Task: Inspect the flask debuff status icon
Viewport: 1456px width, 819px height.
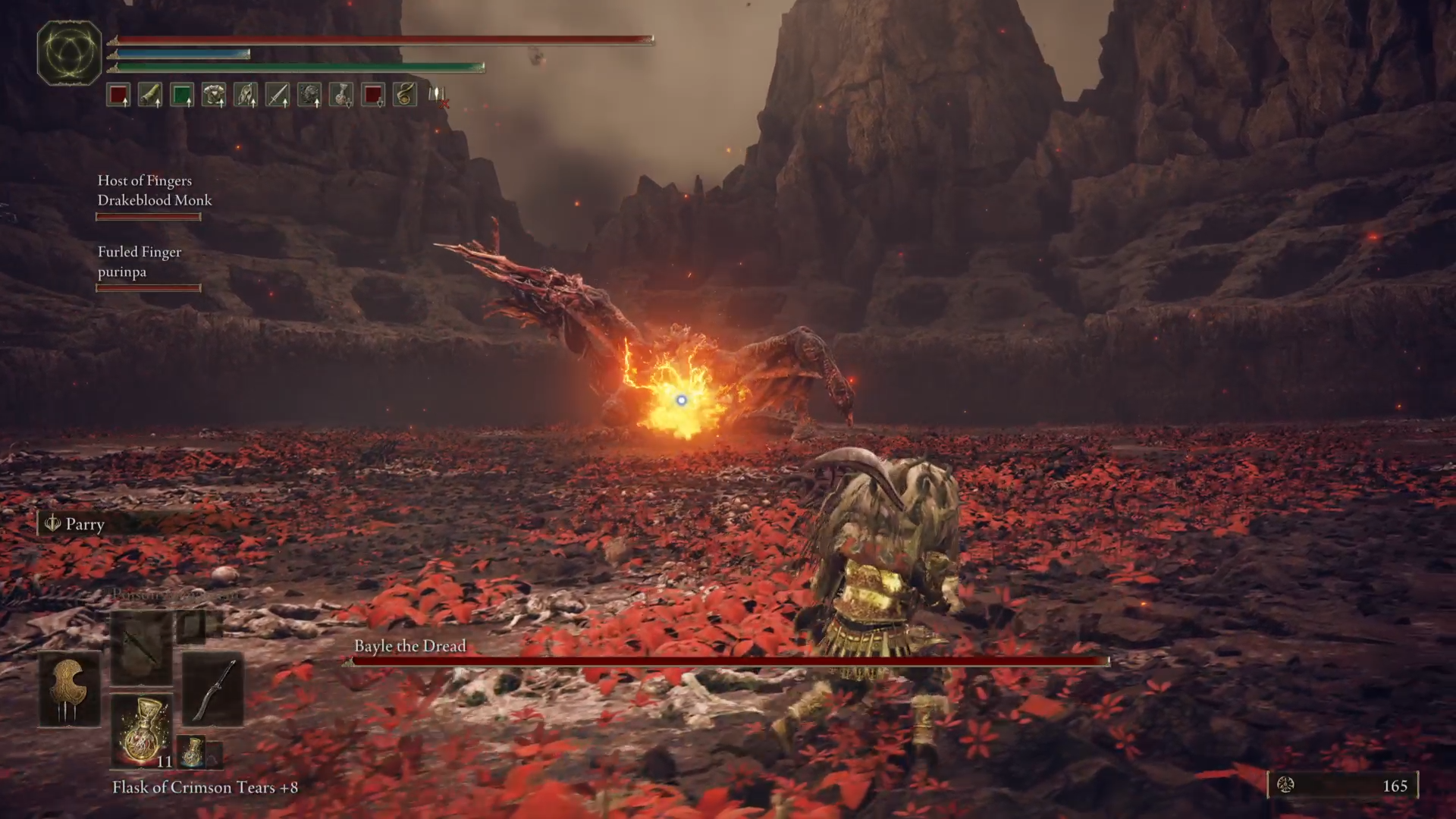Action: coord(341,95)
